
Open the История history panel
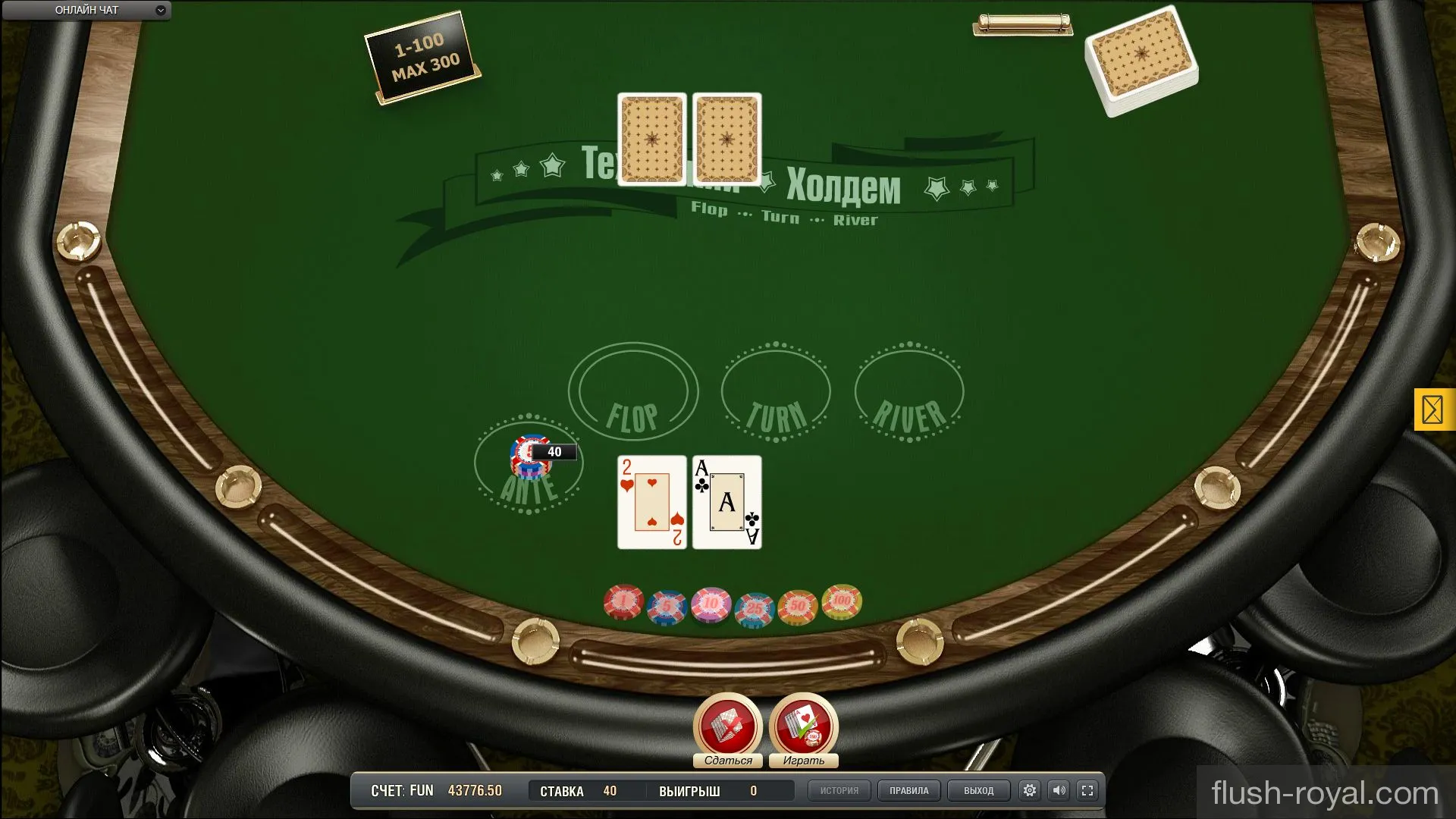pos(839,790)
